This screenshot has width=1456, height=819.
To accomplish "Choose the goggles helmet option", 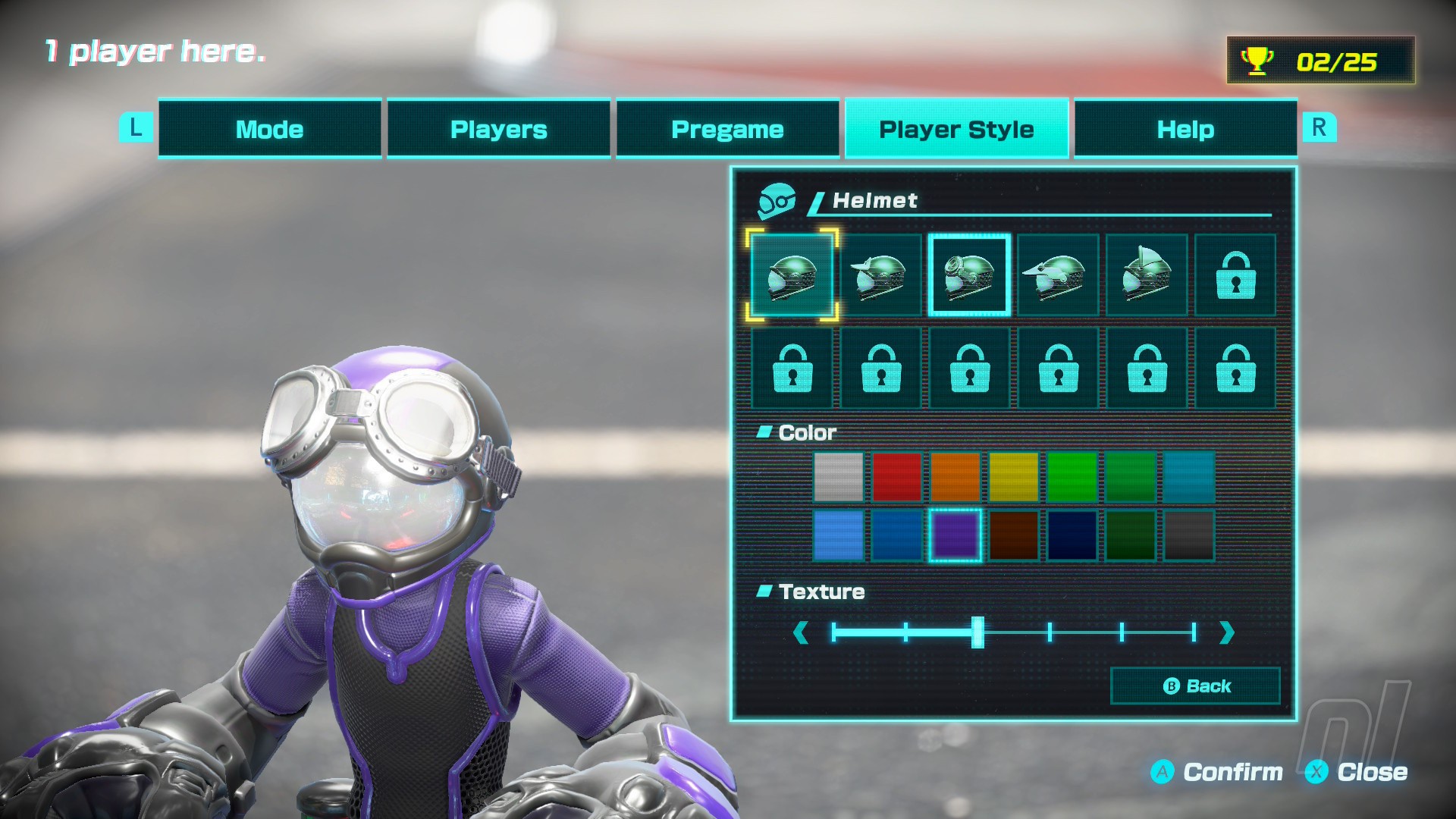I will click(969, 275).
